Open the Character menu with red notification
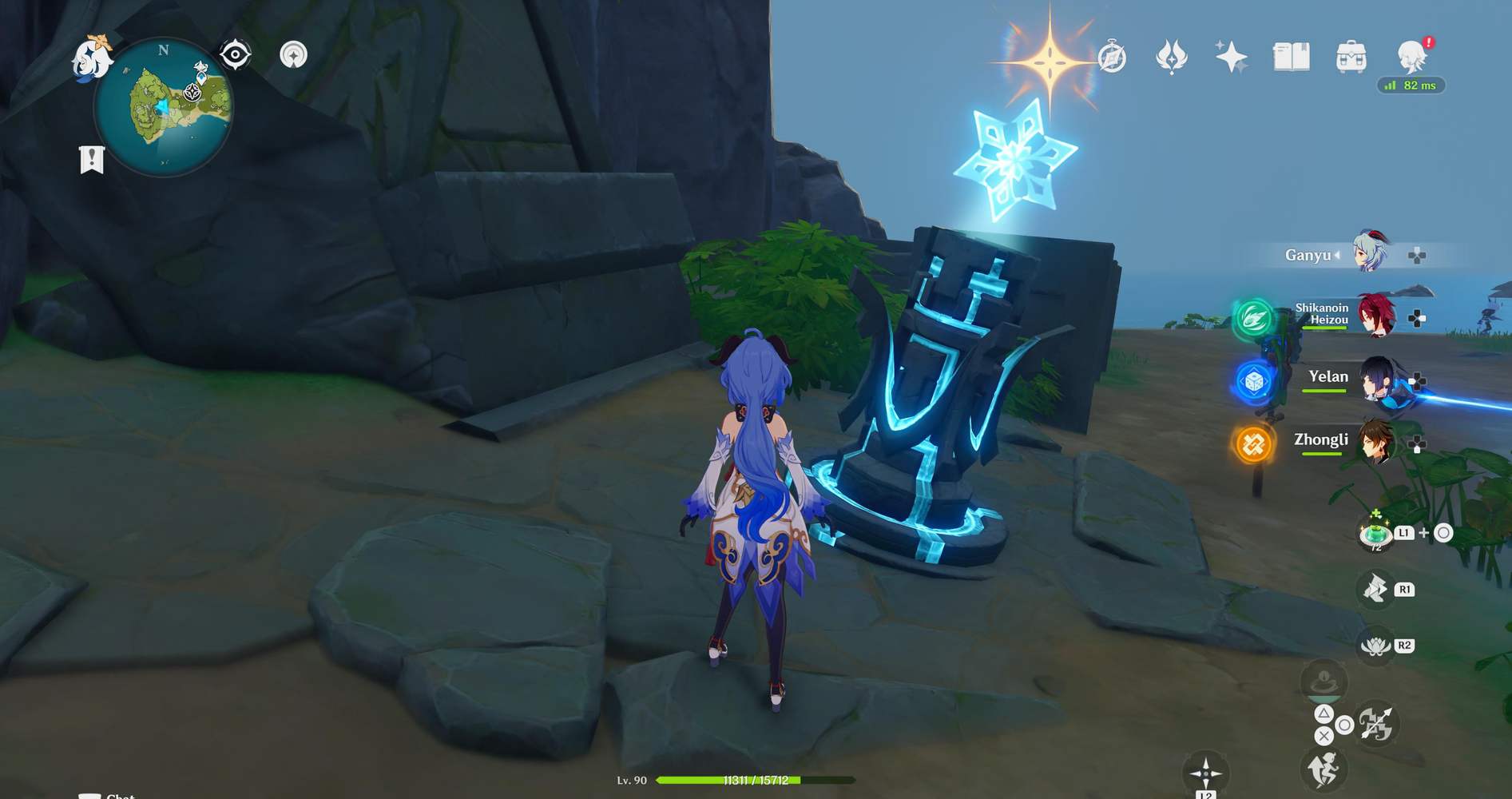This screenshot has width=1512, height=799. click(1408, 54)
